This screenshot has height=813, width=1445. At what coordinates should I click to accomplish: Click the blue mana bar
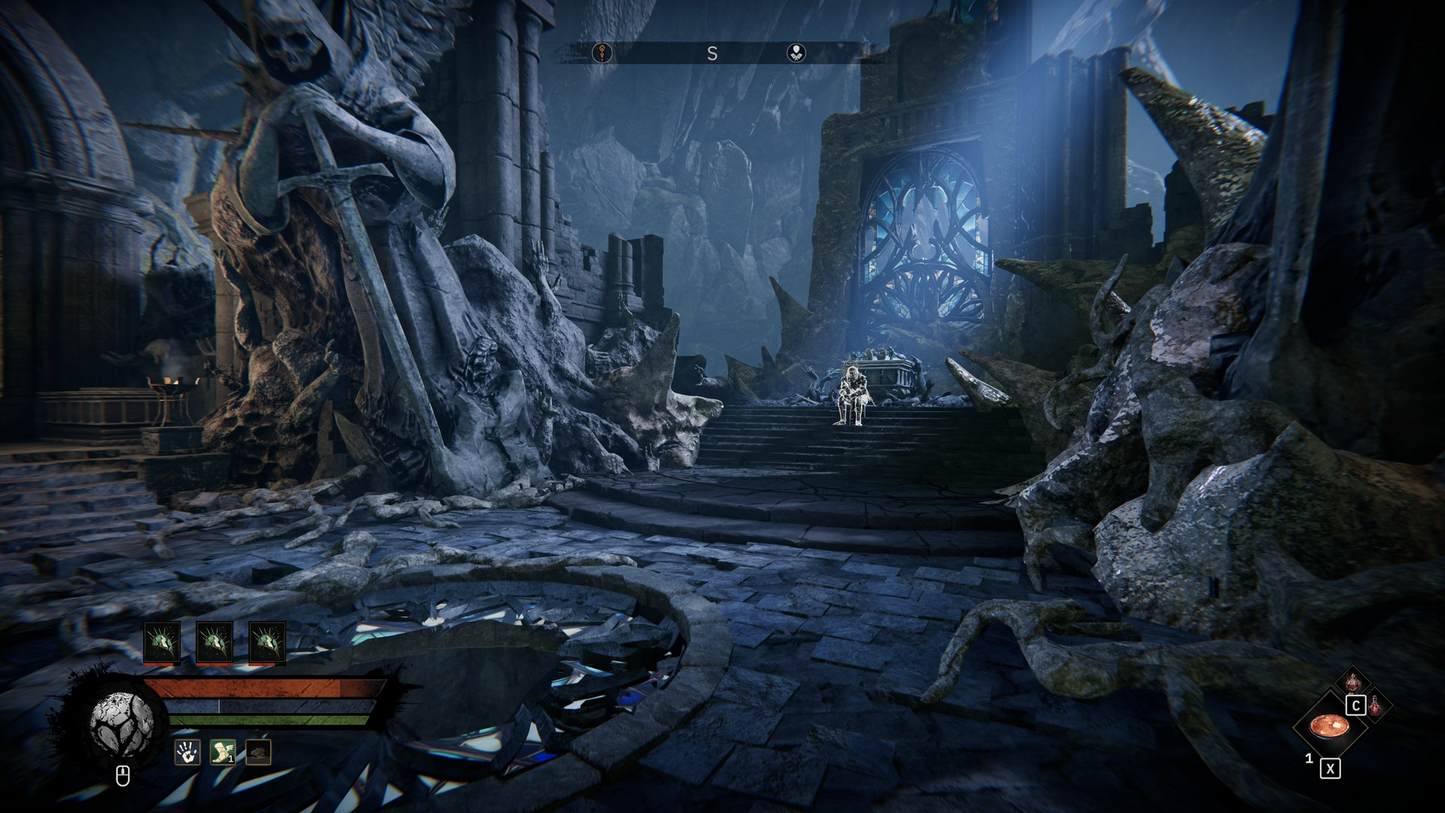pyautogui.click(x=264, y=705)
